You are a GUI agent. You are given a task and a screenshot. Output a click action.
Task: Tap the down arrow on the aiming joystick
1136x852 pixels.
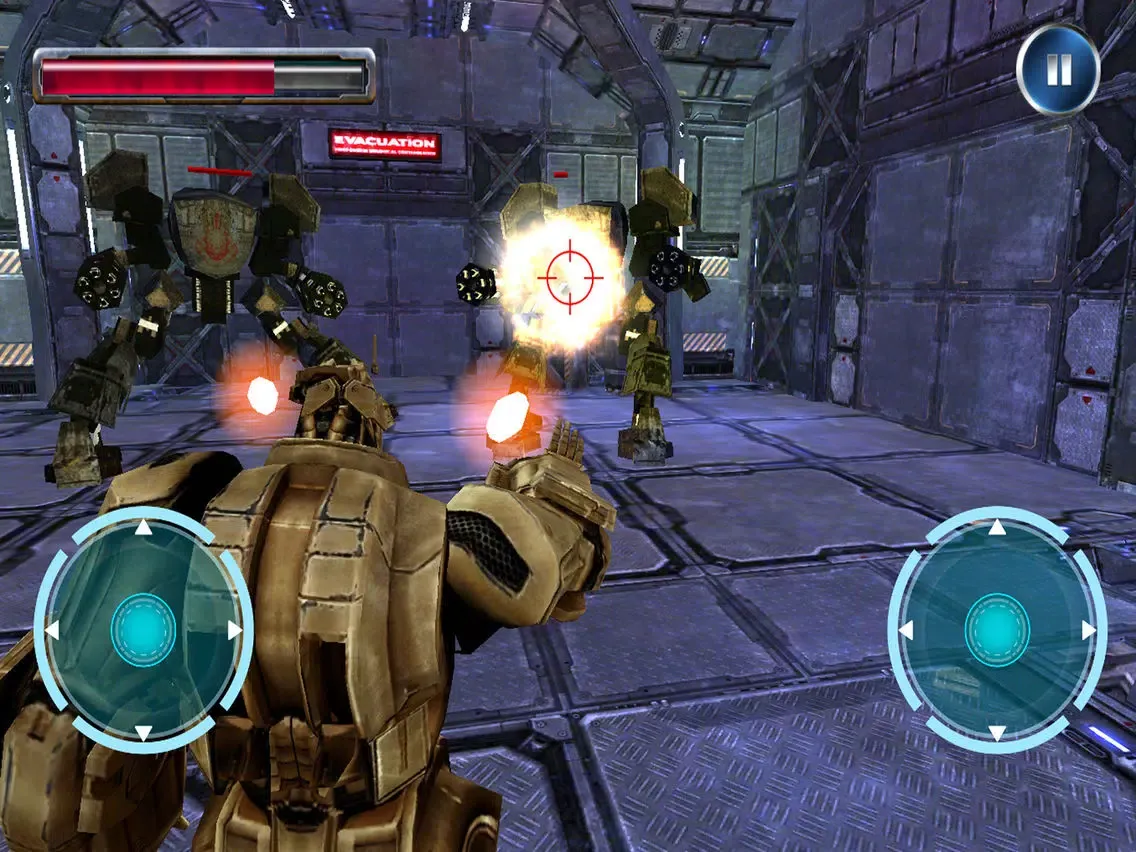[997, 733]
